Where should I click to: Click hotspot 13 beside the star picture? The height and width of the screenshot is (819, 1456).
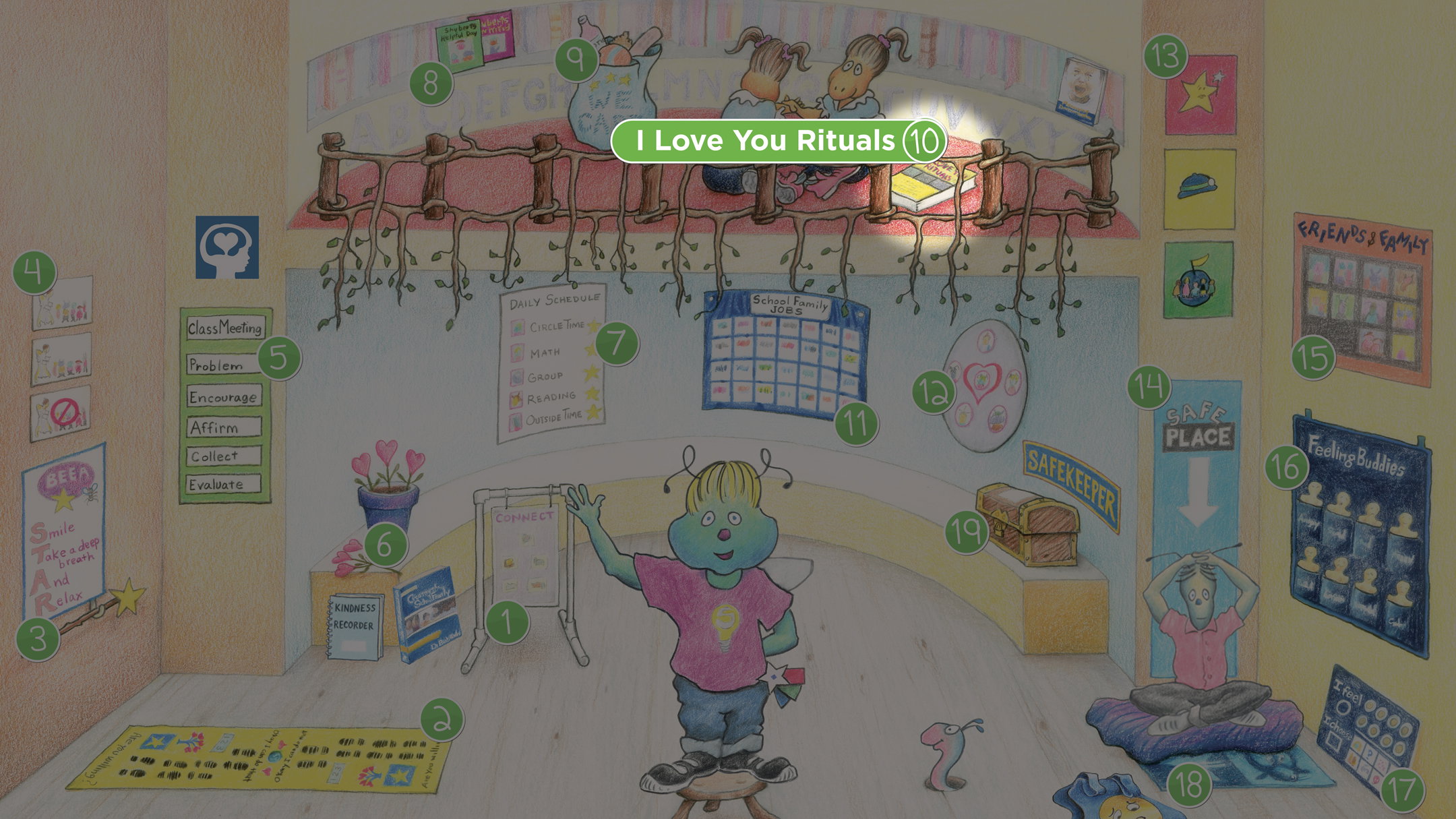click(1165, 56)
